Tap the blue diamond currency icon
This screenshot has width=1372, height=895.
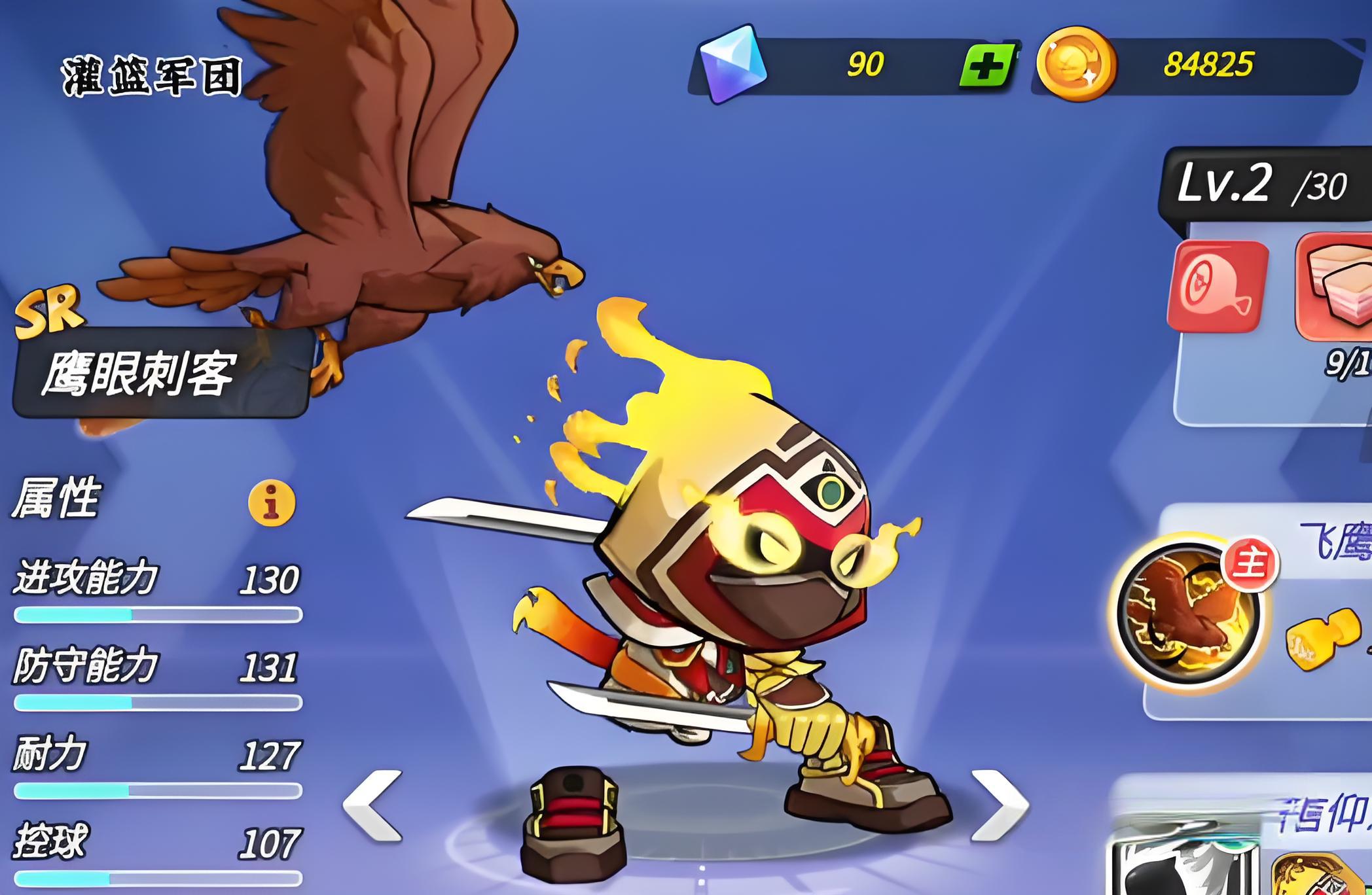[x=733, y=64]
